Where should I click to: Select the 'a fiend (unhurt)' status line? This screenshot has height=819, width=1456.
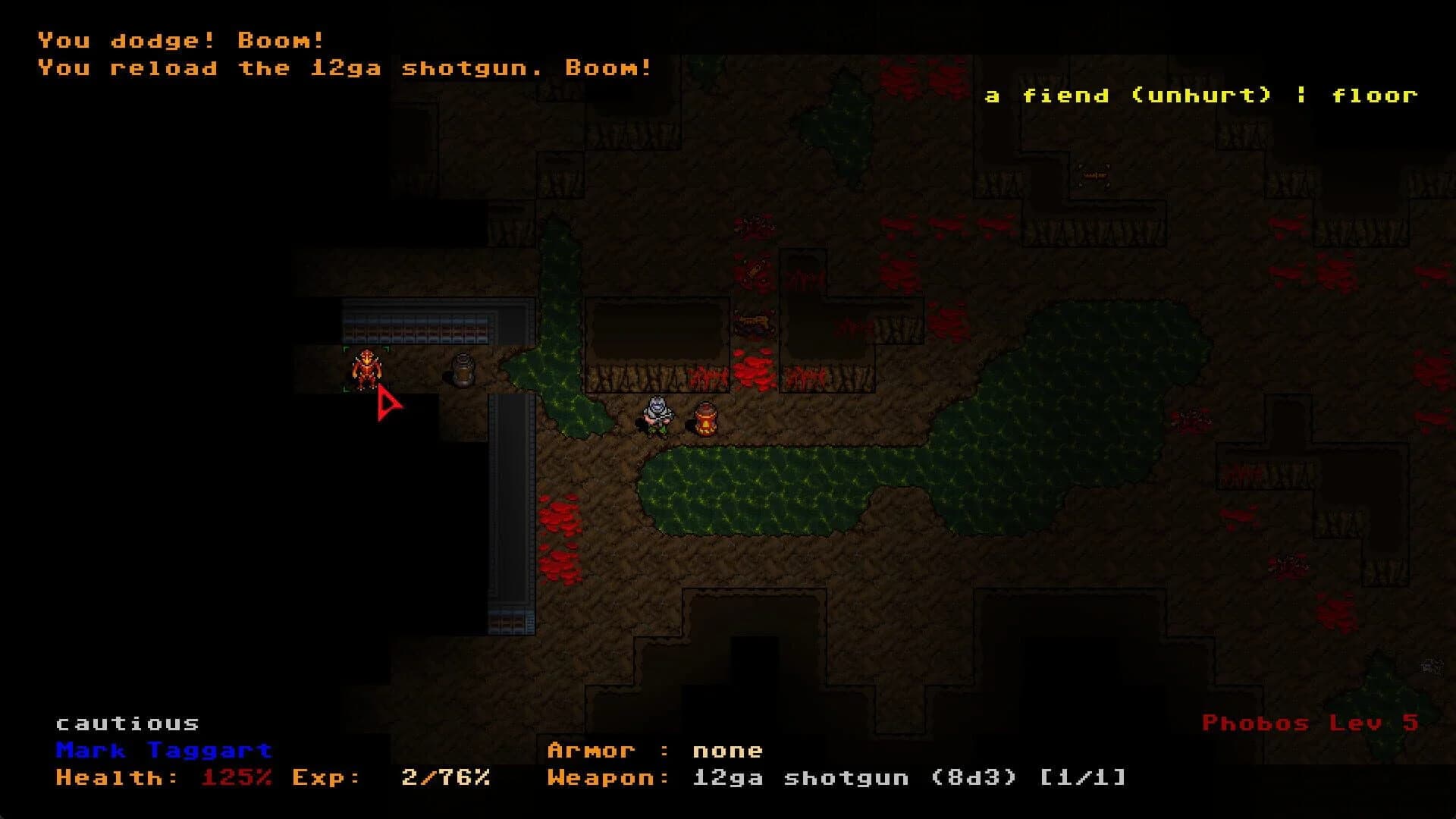click(1200, 95)
